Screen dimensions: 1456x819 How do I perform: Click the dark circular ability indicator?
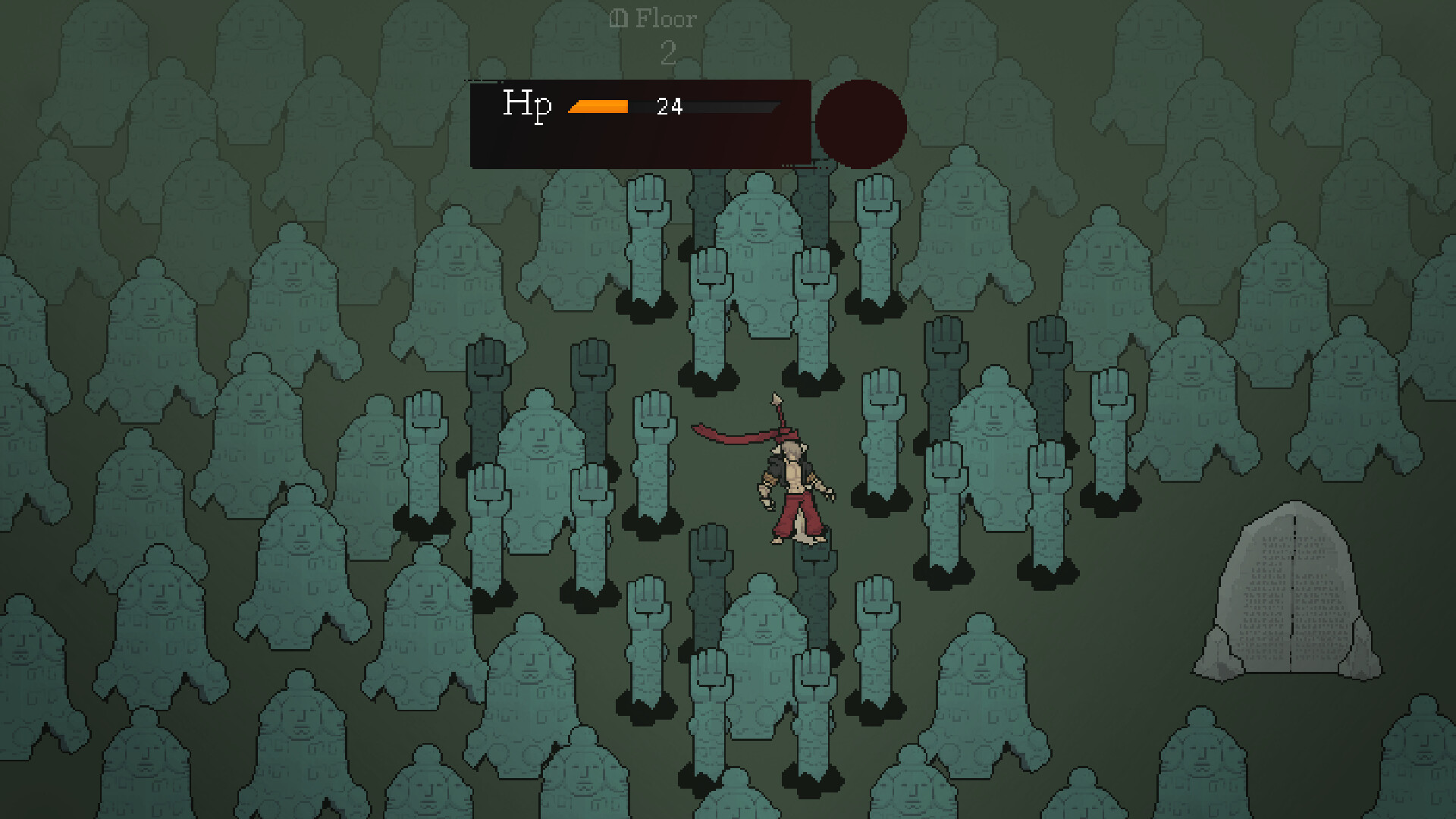click(x=860, y=123)
